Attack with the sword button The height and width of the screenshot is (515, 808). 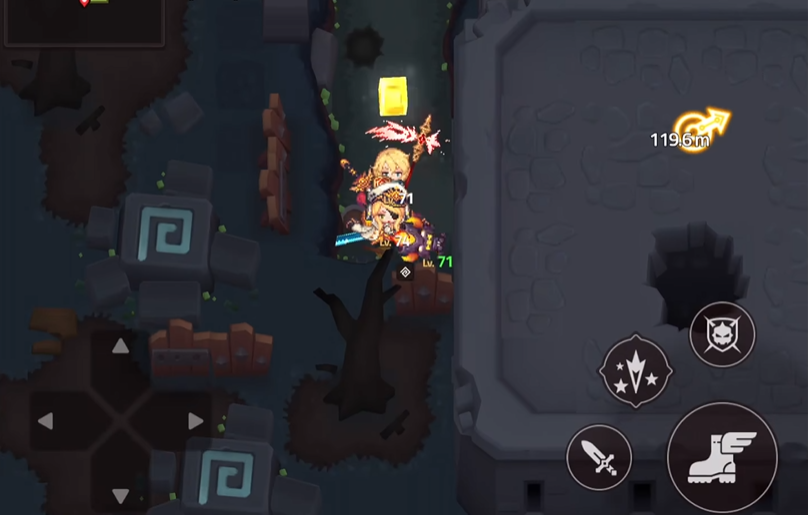coord(599,457)
